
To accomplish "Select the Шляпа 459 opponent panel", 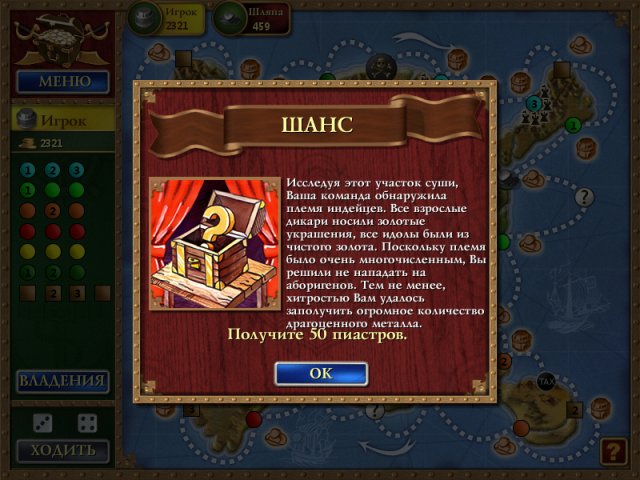I will (250, 17).
